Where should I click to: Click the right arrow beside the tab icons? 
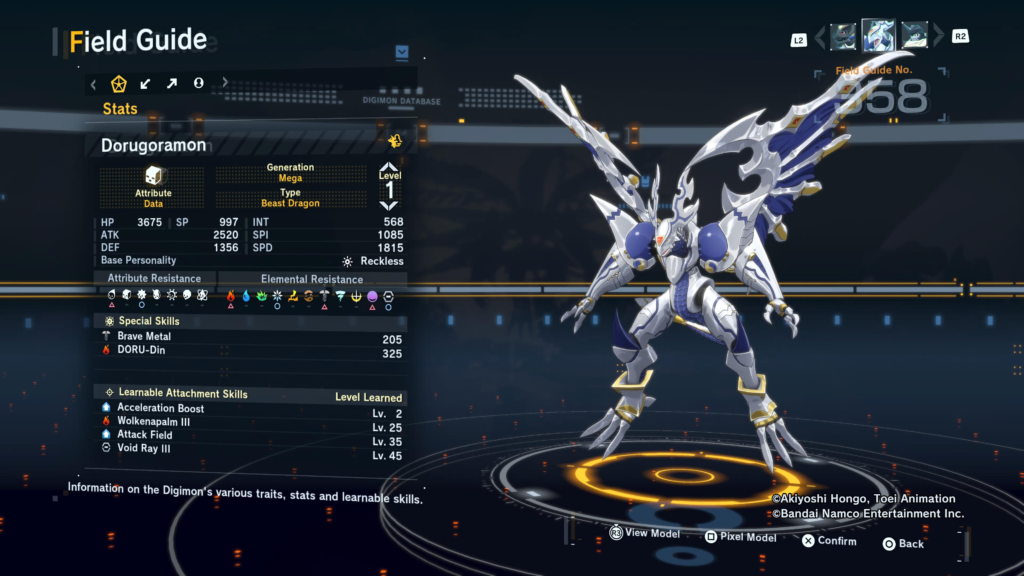coord(224,83)
